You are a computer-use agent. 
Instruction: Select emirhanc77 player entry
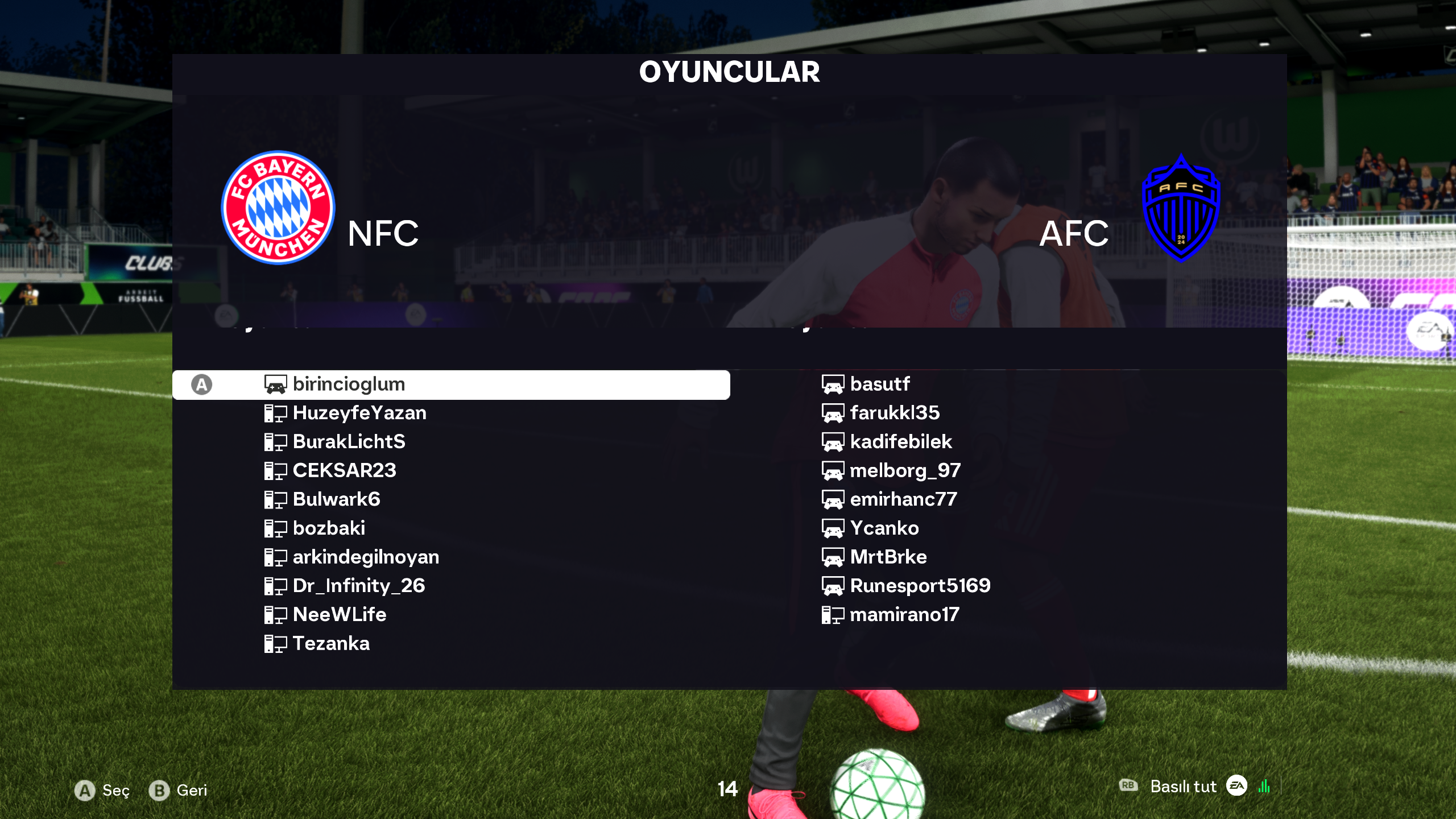pos(903,500)
